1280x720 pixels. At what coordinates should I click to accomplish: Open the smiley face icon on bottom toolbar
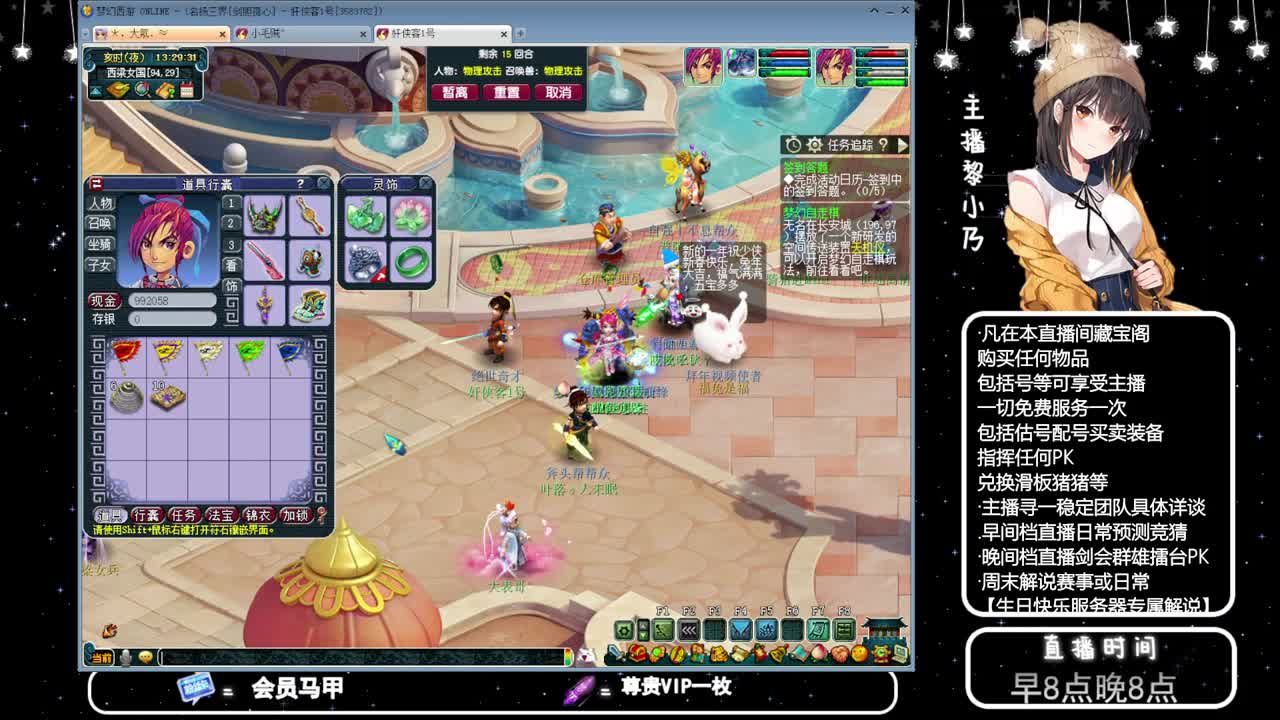point(858,653)
